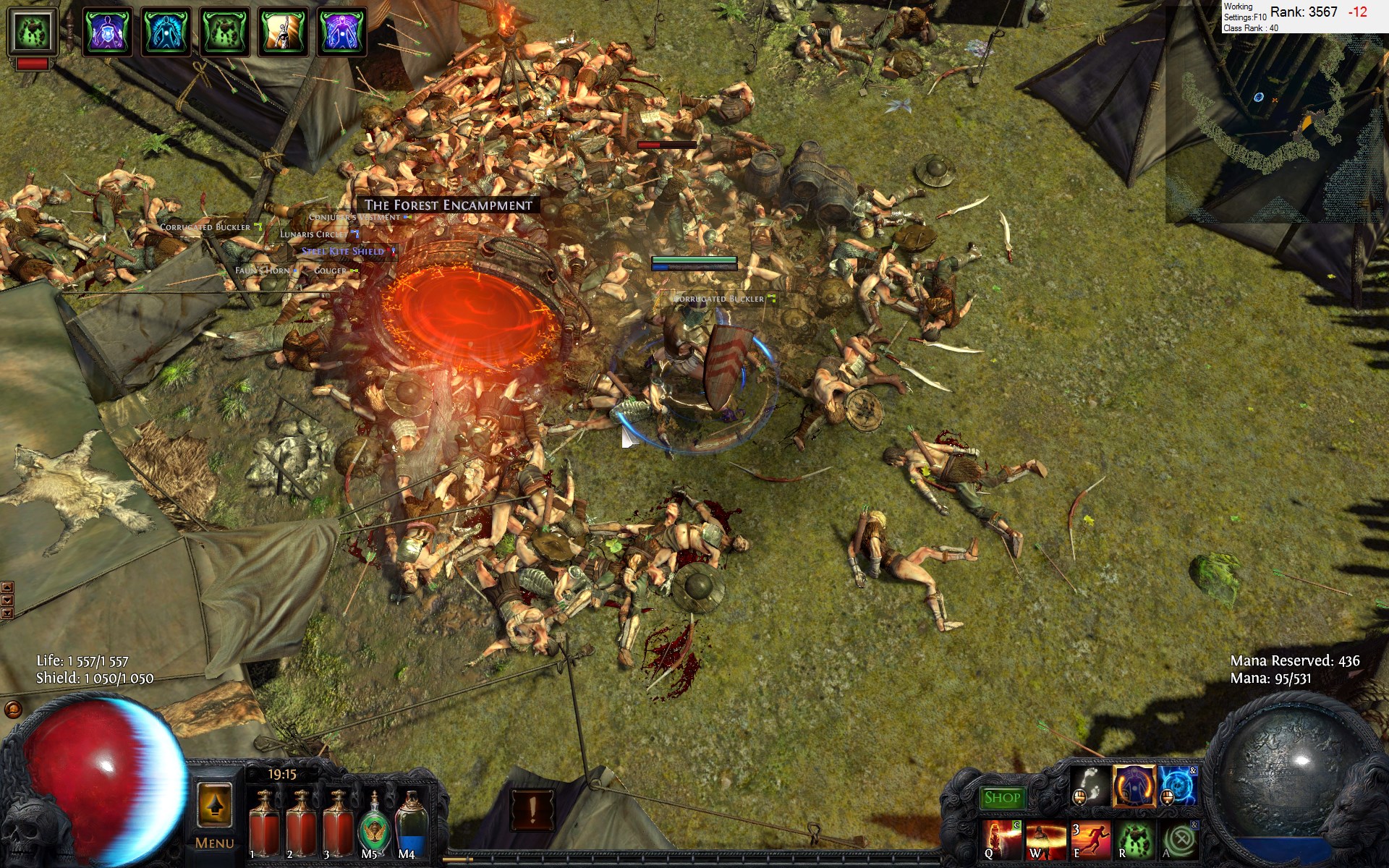Use the life flask bound to 2

point(301,825)
